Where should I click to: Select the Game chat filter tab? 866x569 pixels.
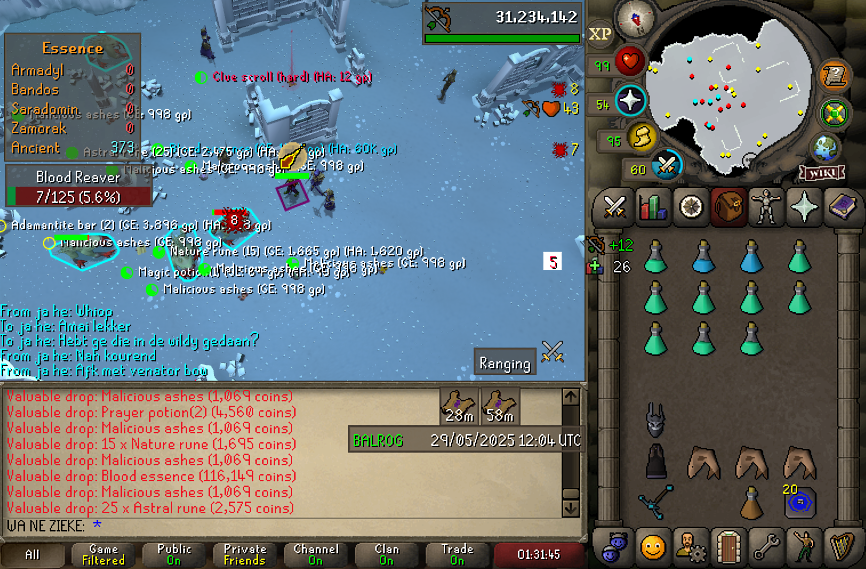(104, 555)
